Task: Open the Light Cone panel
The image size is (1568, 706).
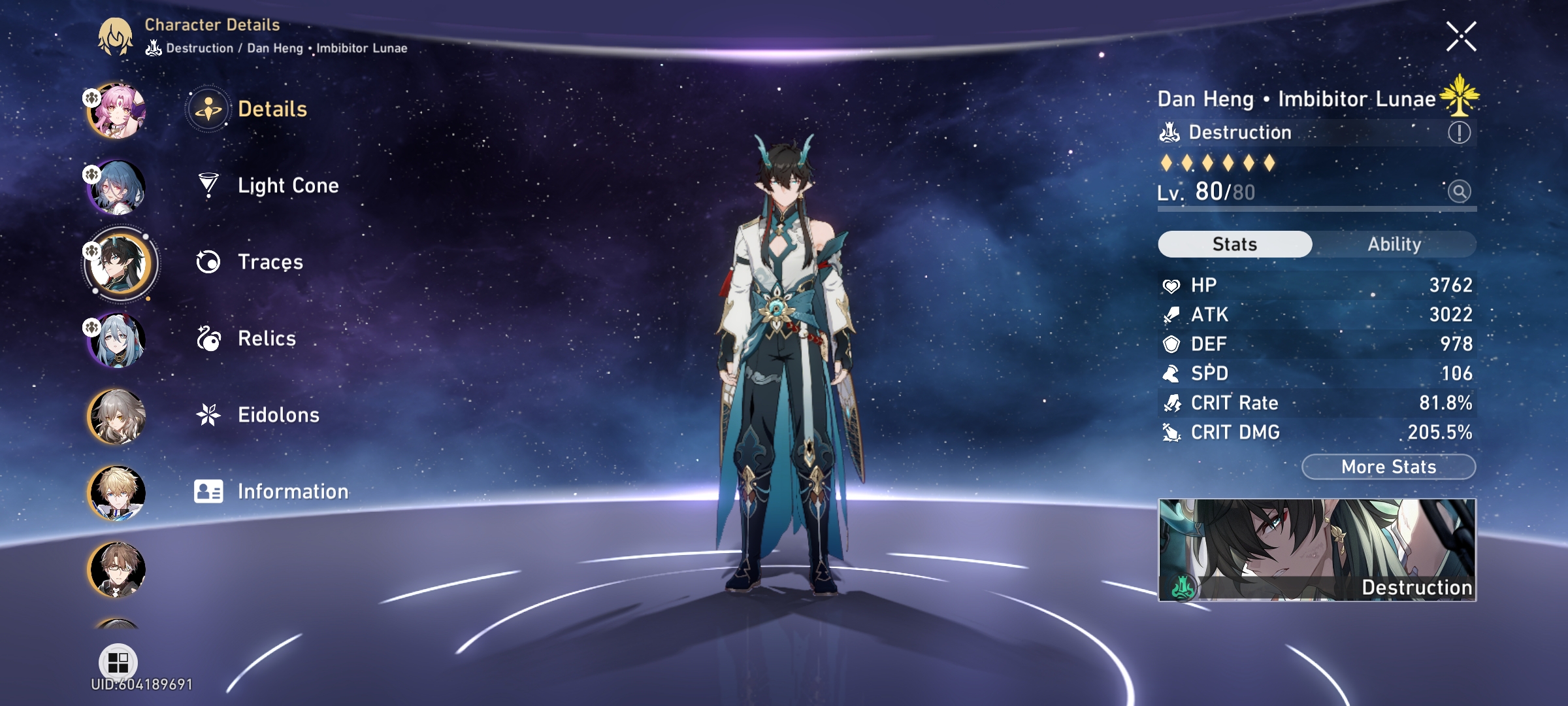Action: (287, 185)
